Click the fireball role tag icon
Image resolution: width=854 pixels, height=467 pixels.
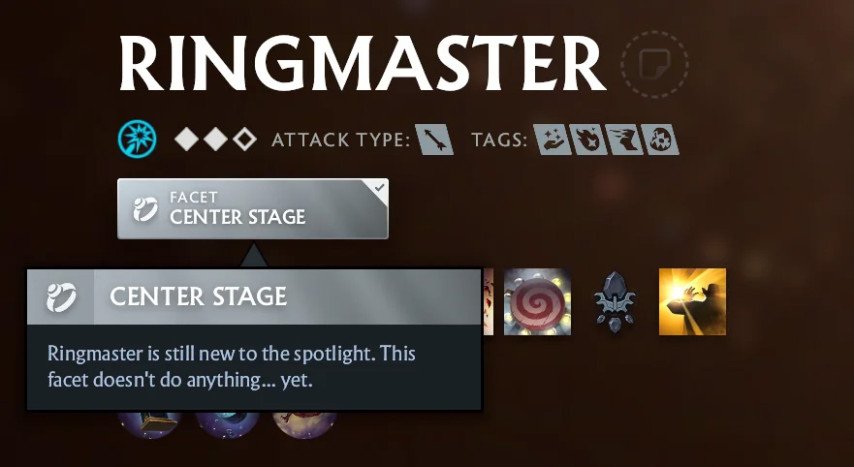coord(586,140)
